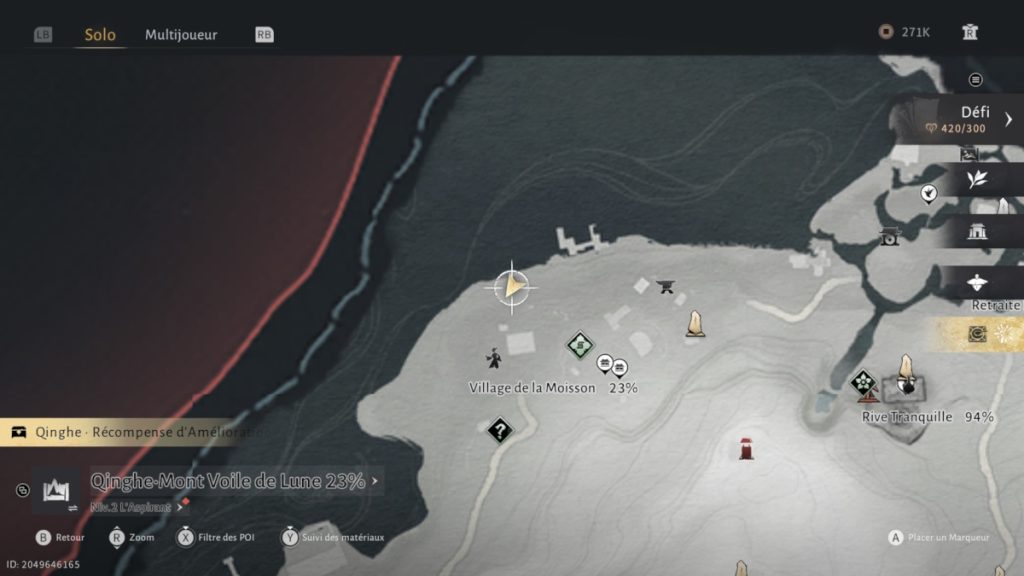Select the flower diamond marker at Rive Tranquille
Viewport: 1024px width, 576px height.
coord(863,382)
